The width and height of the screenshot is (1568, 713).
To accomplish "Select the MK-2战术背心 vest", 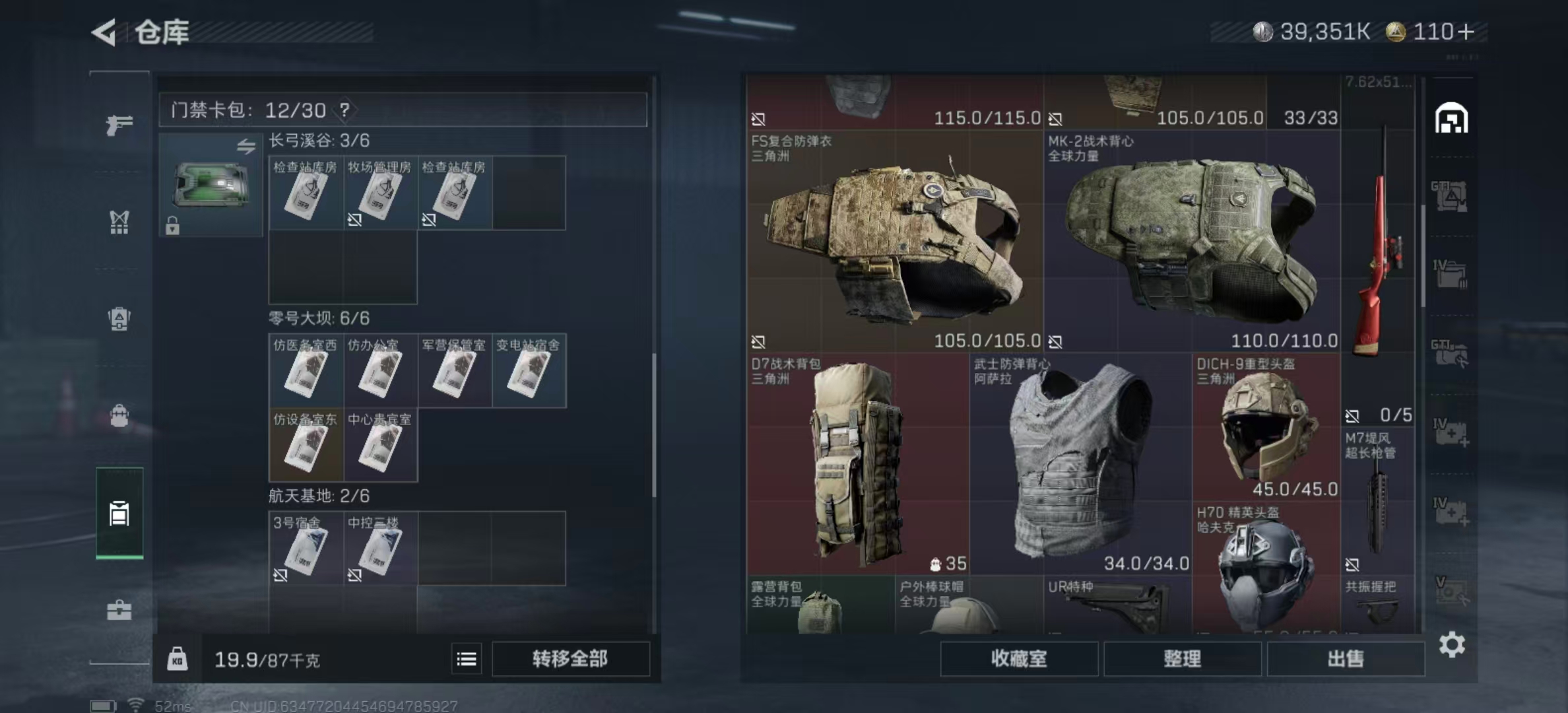I will (x=1192, y=241).
